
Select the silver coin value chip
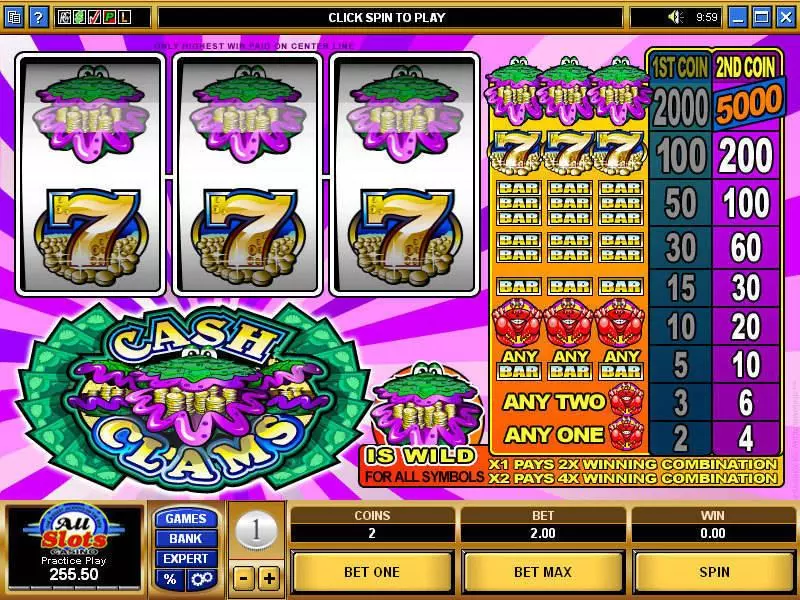pos(256,531)
